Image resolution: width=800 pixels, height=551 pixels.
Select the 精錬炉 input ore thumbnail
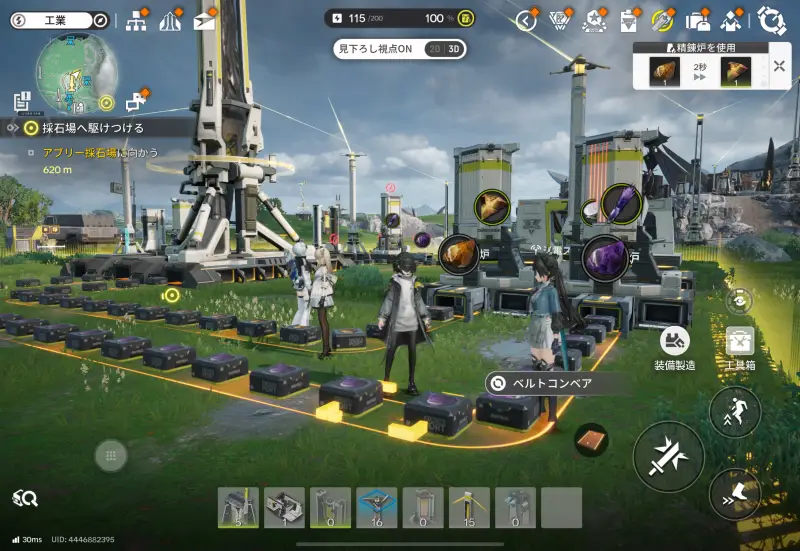(665, 70)
